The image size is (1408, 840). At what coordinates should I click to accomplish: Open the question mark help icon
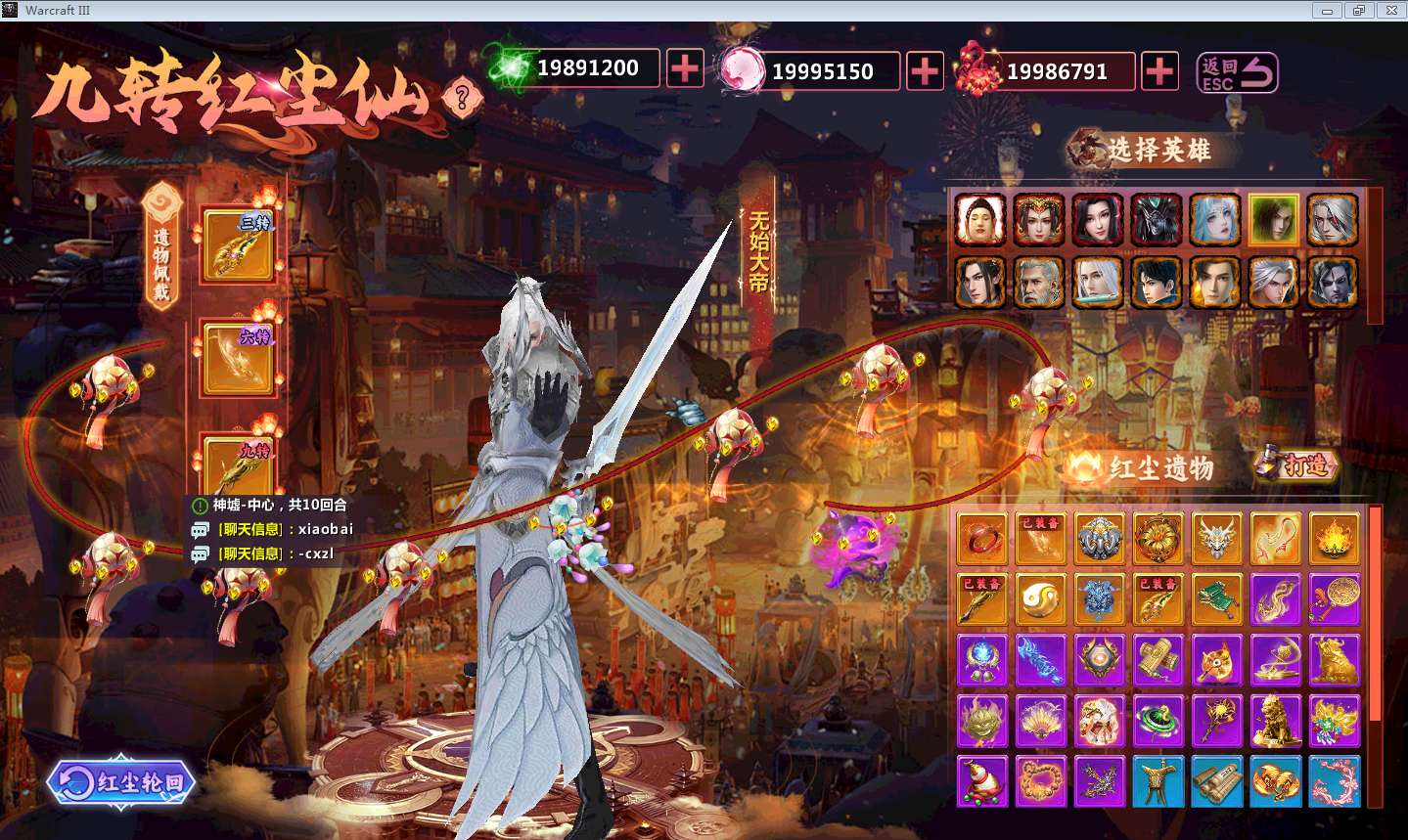coord(462,97)
